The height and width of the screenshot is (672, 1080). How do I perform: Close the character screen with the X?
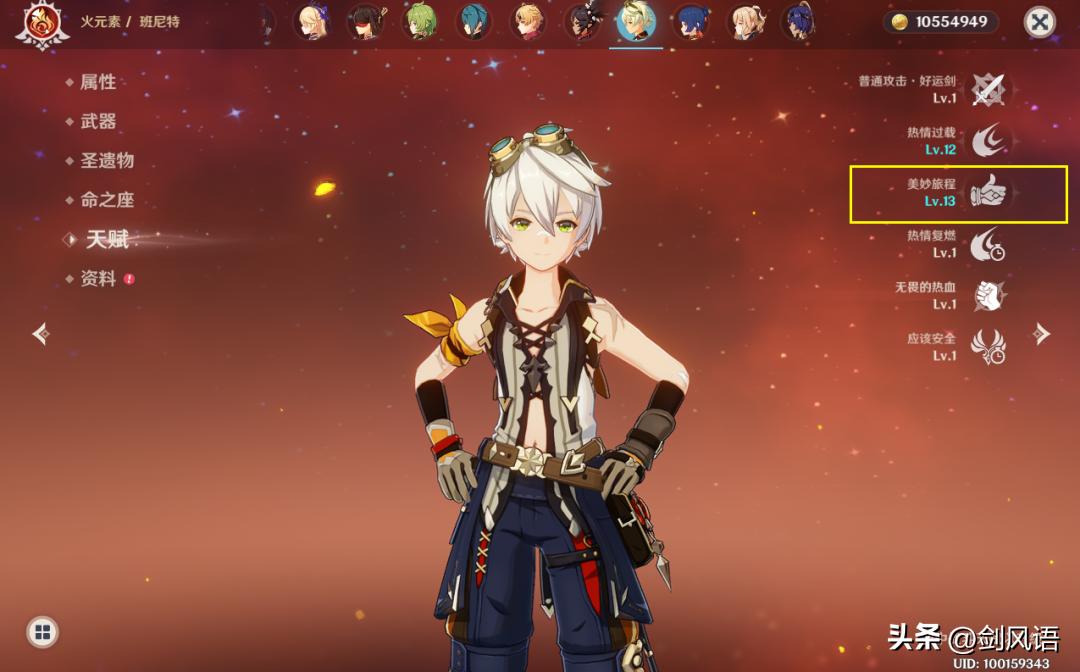tap(1040, 22)
